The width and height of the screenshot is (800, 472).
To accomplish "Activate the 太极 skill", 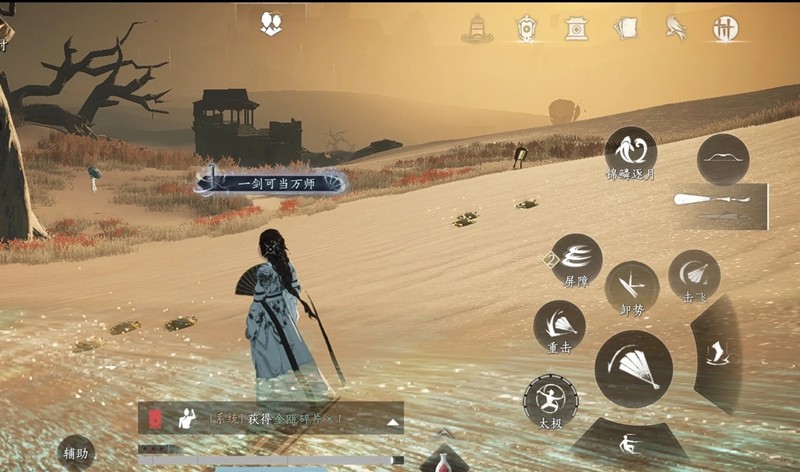I will [551, 402].
